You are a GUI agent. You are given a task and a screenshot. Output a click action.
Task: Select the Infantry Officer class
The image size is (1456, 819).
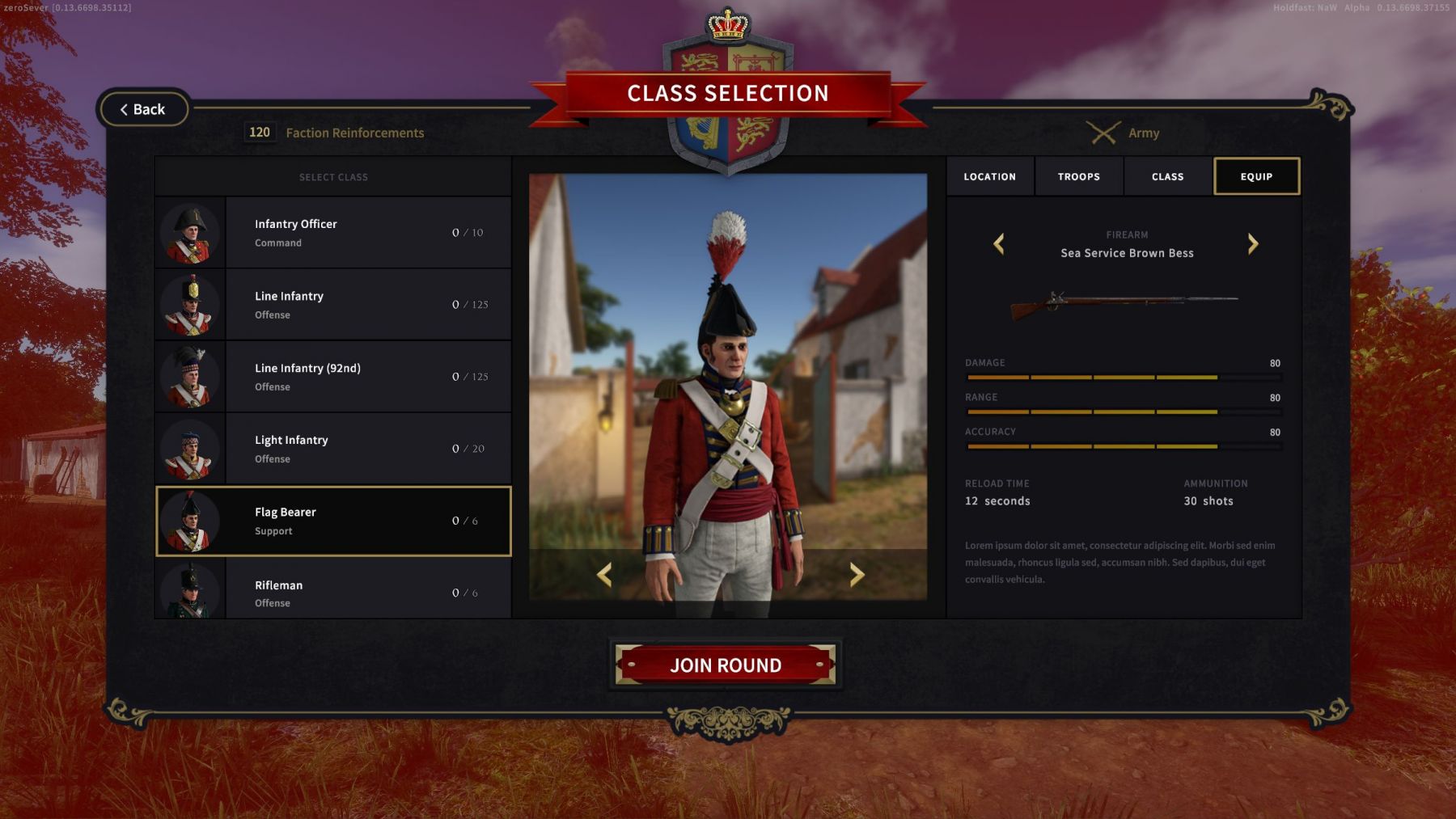click(x=332, y=233)
